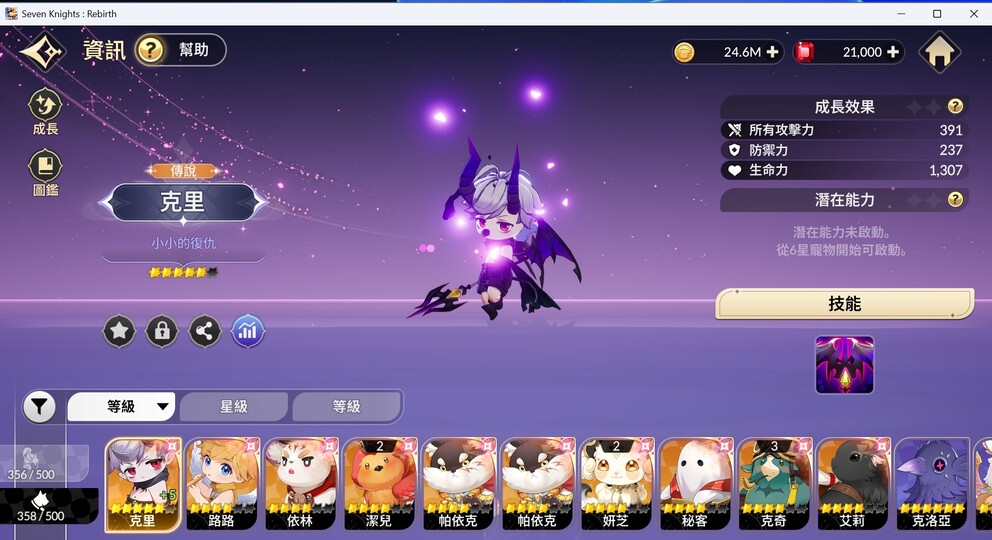Screen dimensions: 992x540
Task: Maximize the game window
Action: click(x=937, y=13)
